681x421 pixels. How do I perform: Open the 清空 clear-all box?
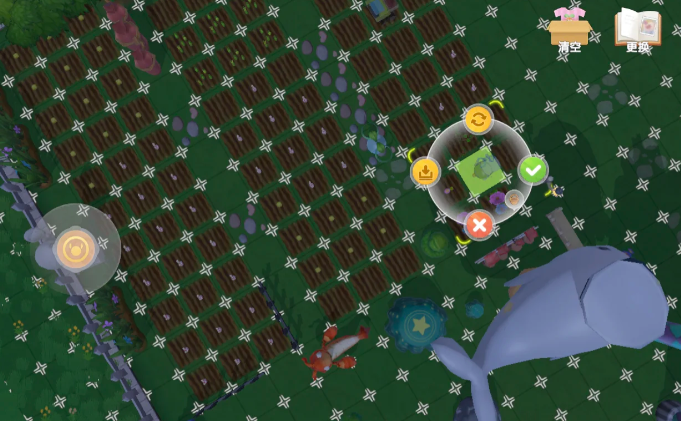(x=570, y=29)
